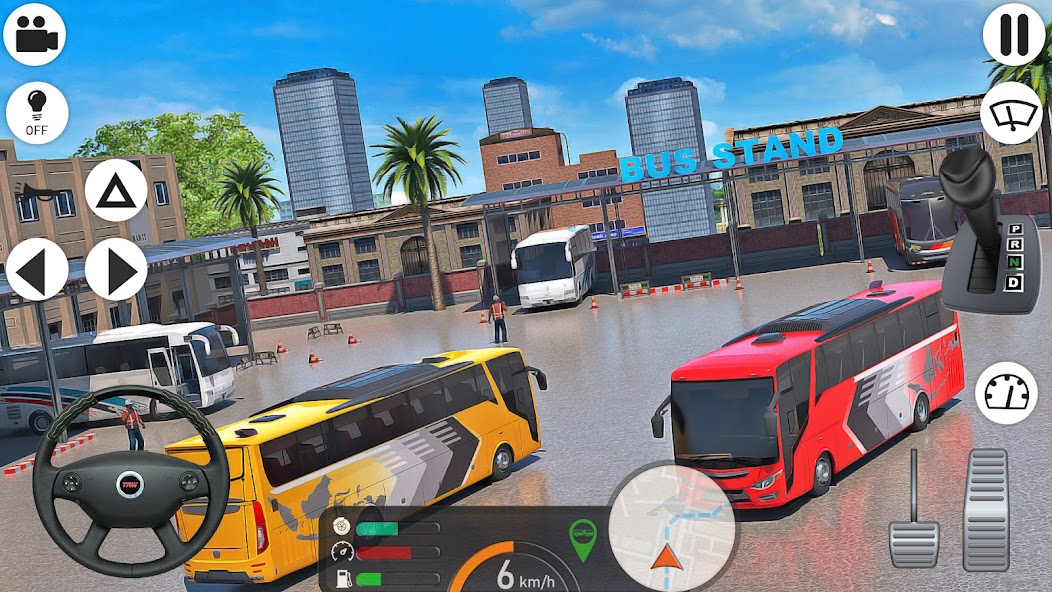Viewport: 1052px width, 592px height.
Task: Toggle the headlights OFF button
Action: (37, 112)
